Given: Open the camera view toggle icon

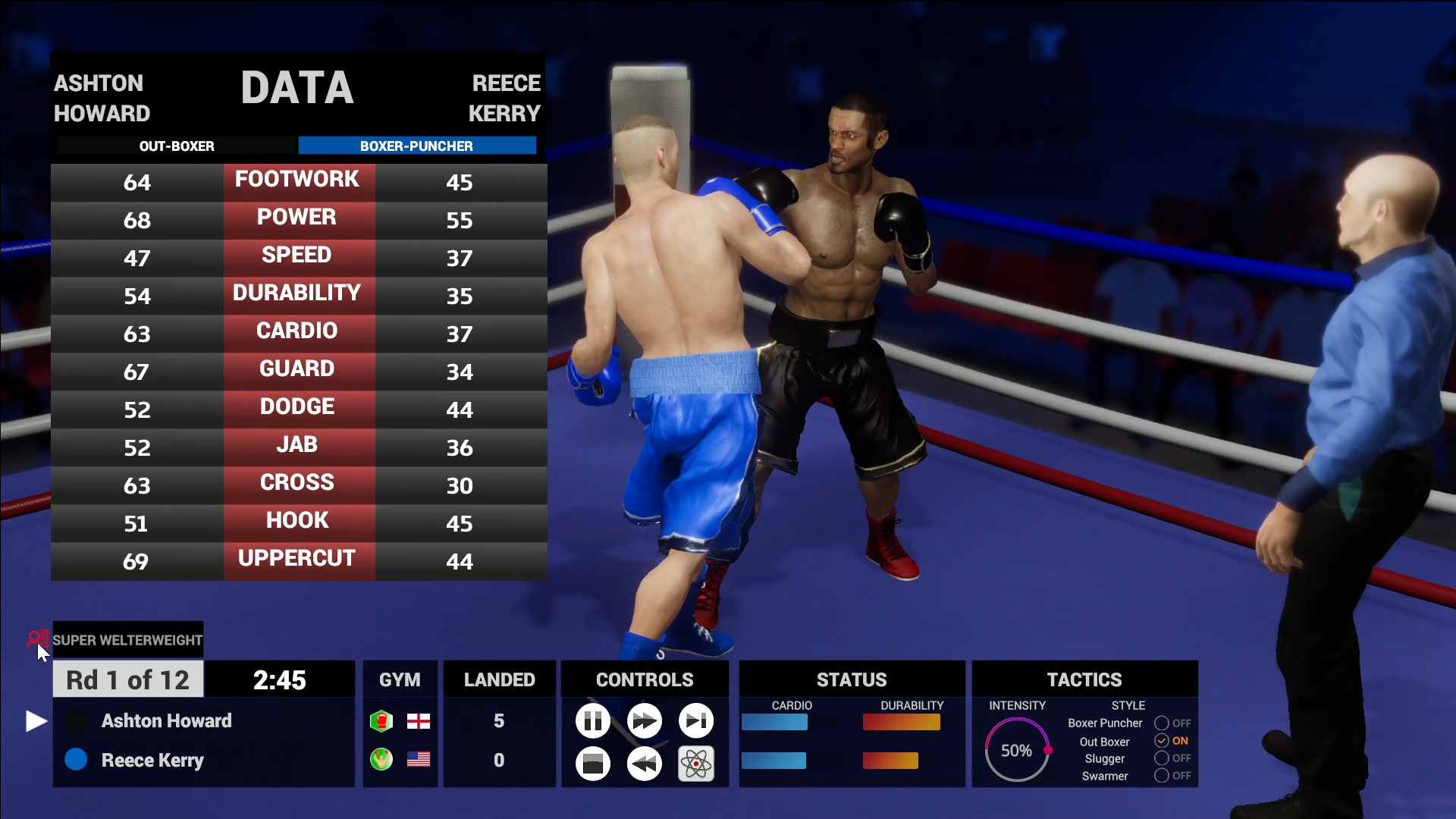Looking at the screenshot, I should pos(594,764).
